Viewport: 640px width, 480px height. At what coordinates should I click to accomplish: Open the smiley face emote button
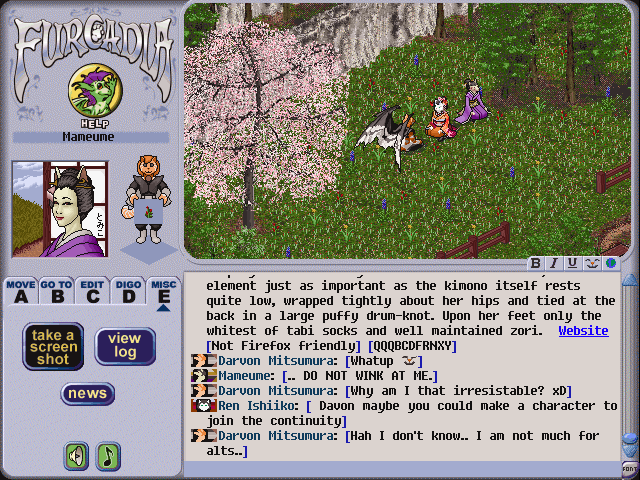pyautogui.click(x=590, y=263)
